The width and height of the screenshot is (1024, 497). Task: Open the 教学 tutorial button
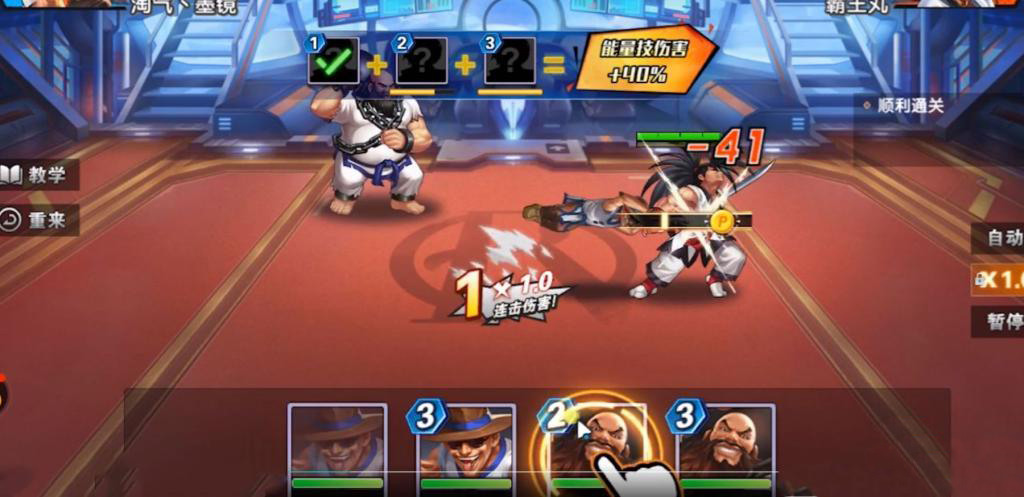coord(38,175)
